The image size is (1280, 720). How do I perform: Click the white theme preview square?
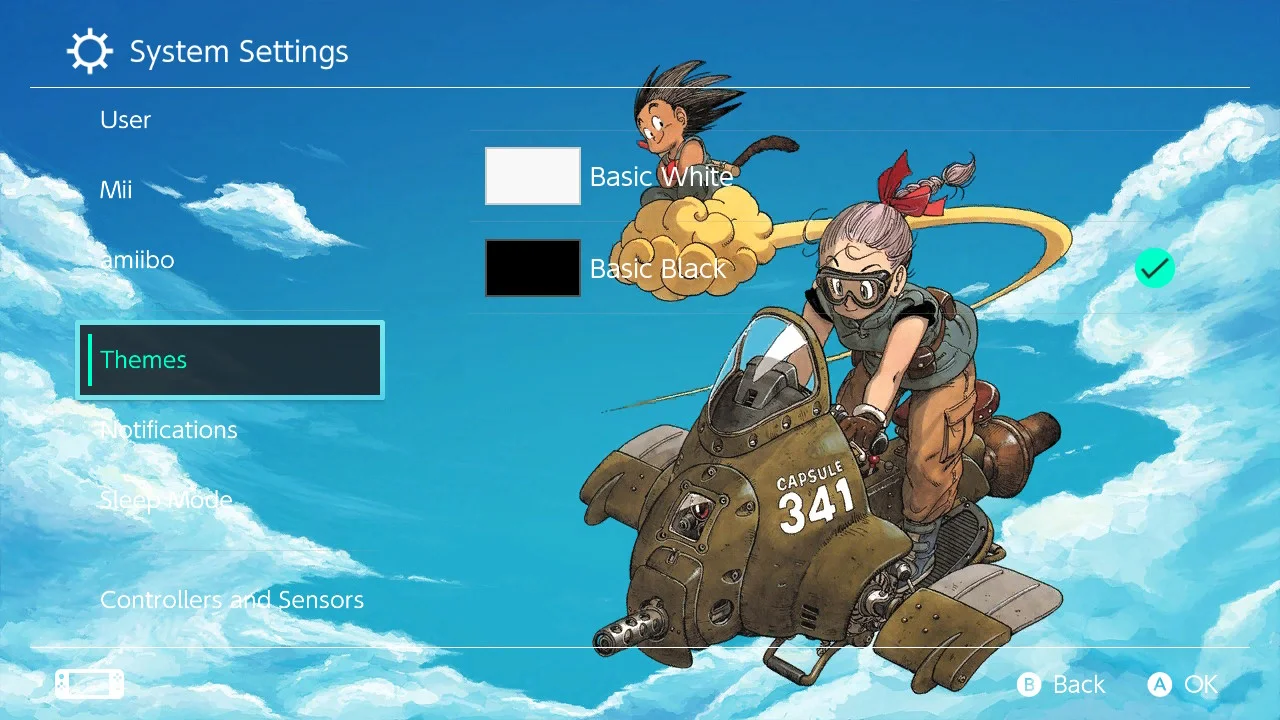[532, 175]
